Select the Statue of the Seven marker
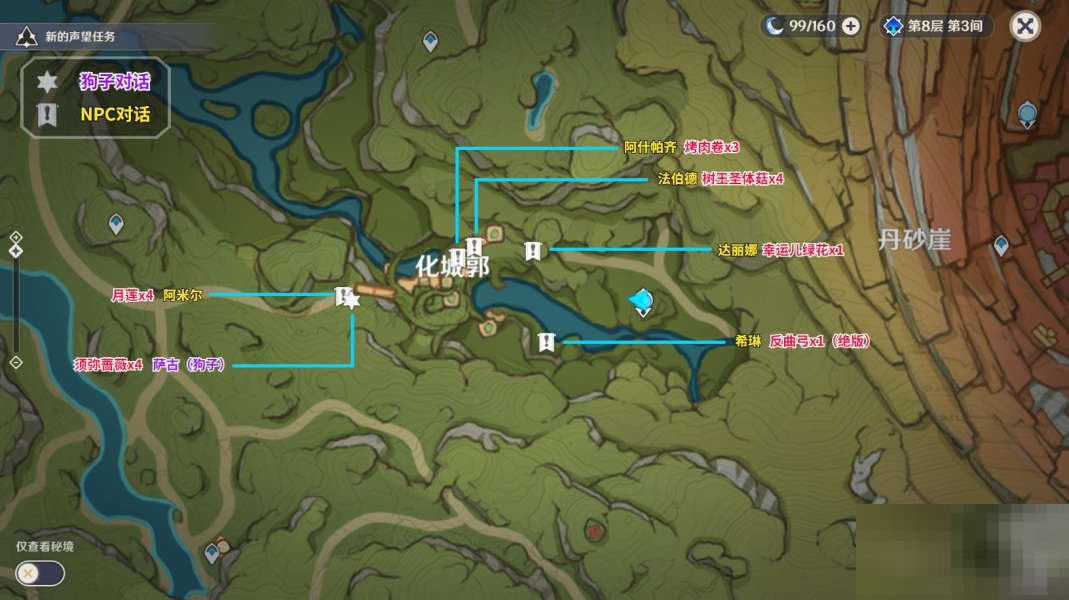This screenshot has height=600, width=1069. coord(1027,114)
